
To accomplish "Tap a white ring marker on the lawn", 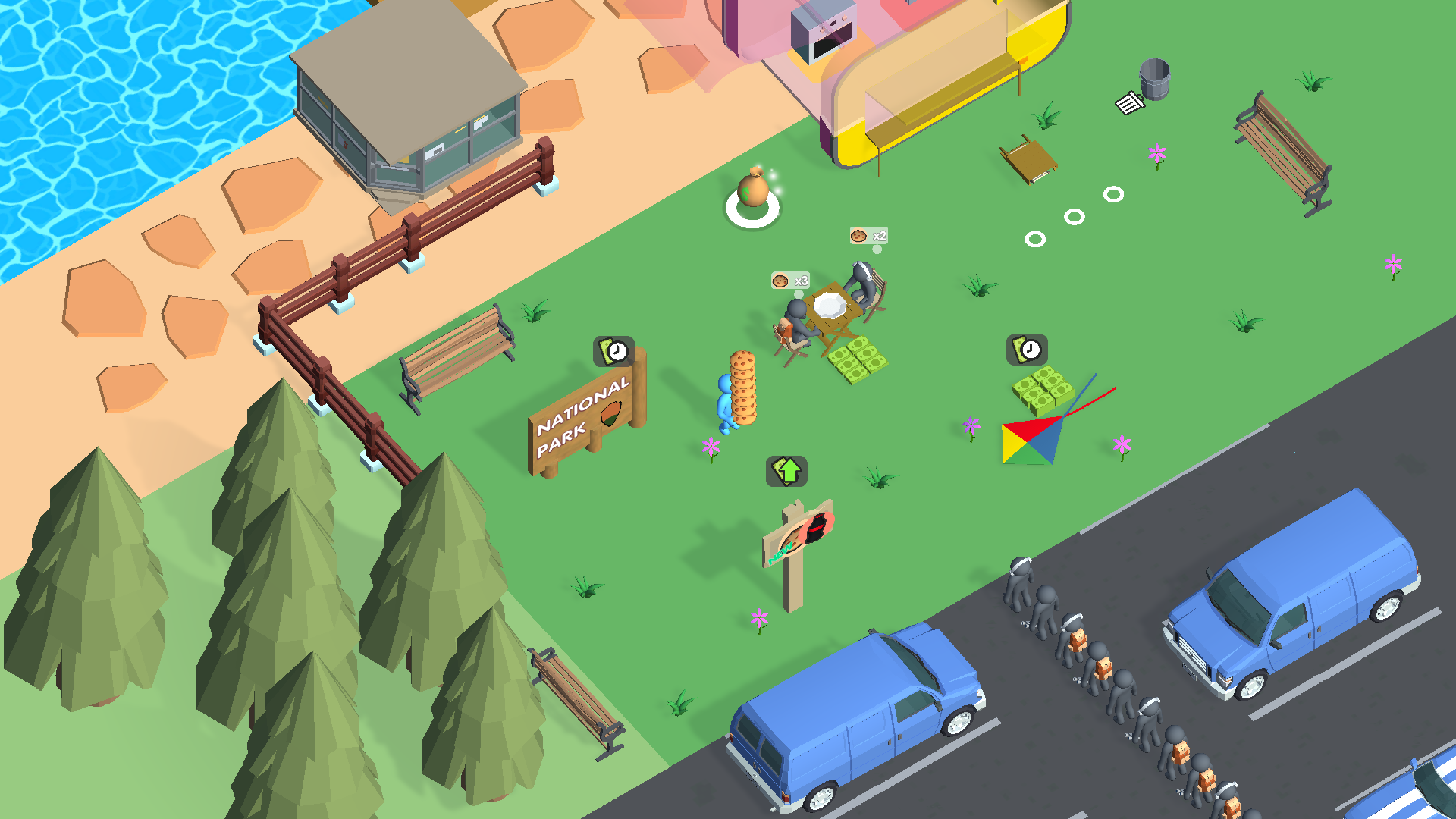I will tap(1075, 218).
